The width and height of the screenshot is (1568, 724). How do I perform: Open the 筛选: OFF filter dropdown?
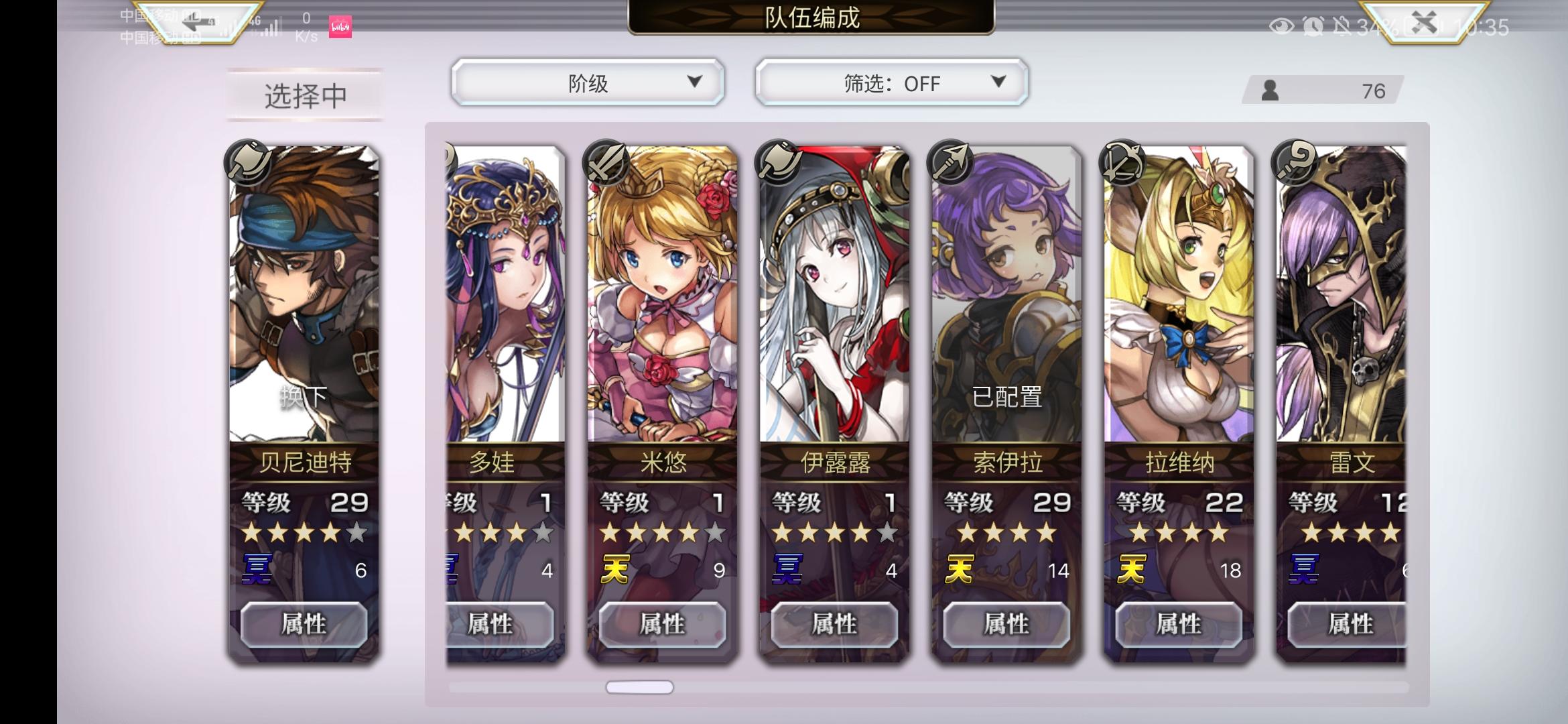tap(891, 82)
